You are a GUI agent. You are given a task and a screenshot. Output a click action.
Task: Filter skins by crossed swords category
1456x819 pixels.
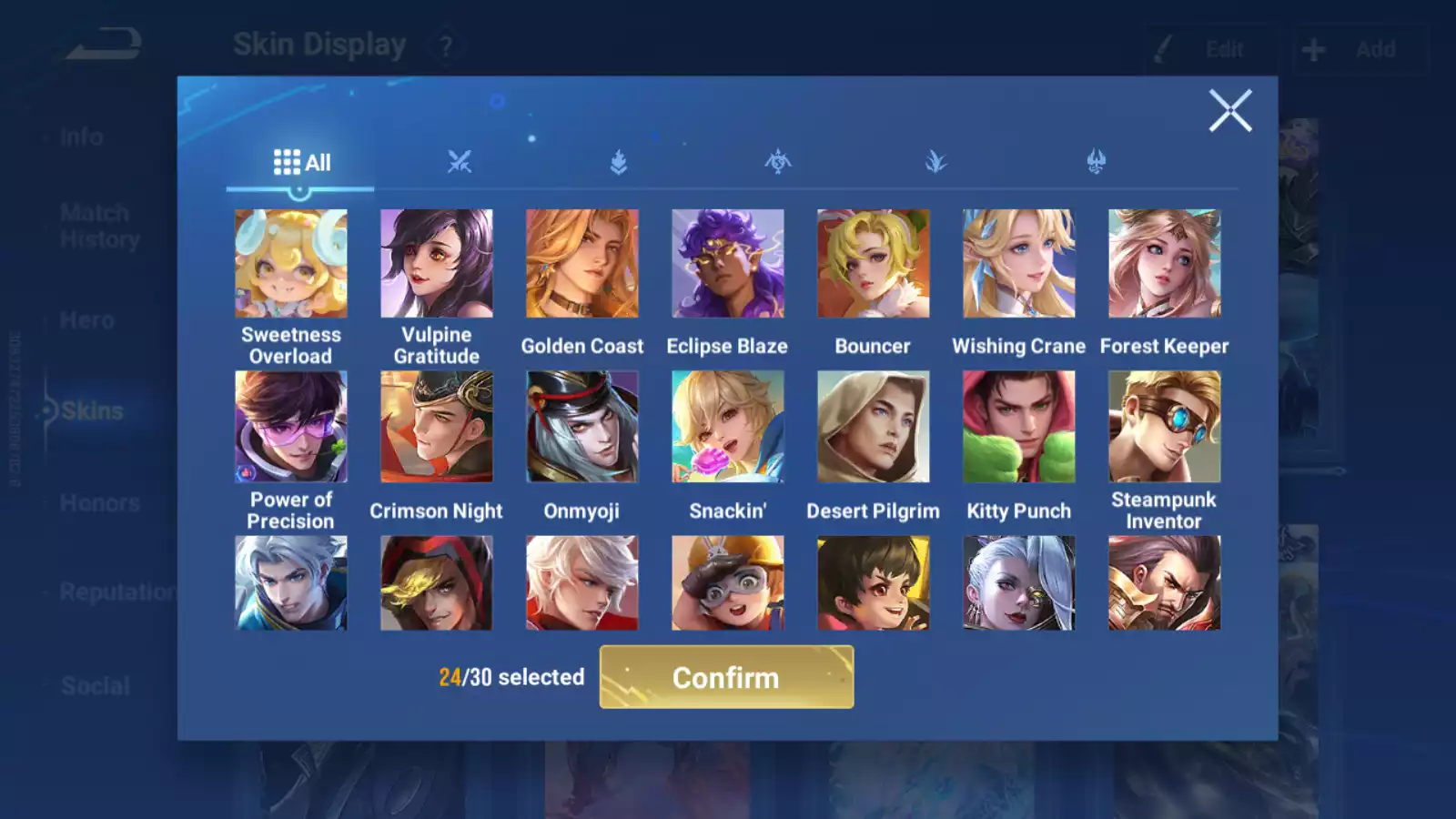[x=460, y=163]
